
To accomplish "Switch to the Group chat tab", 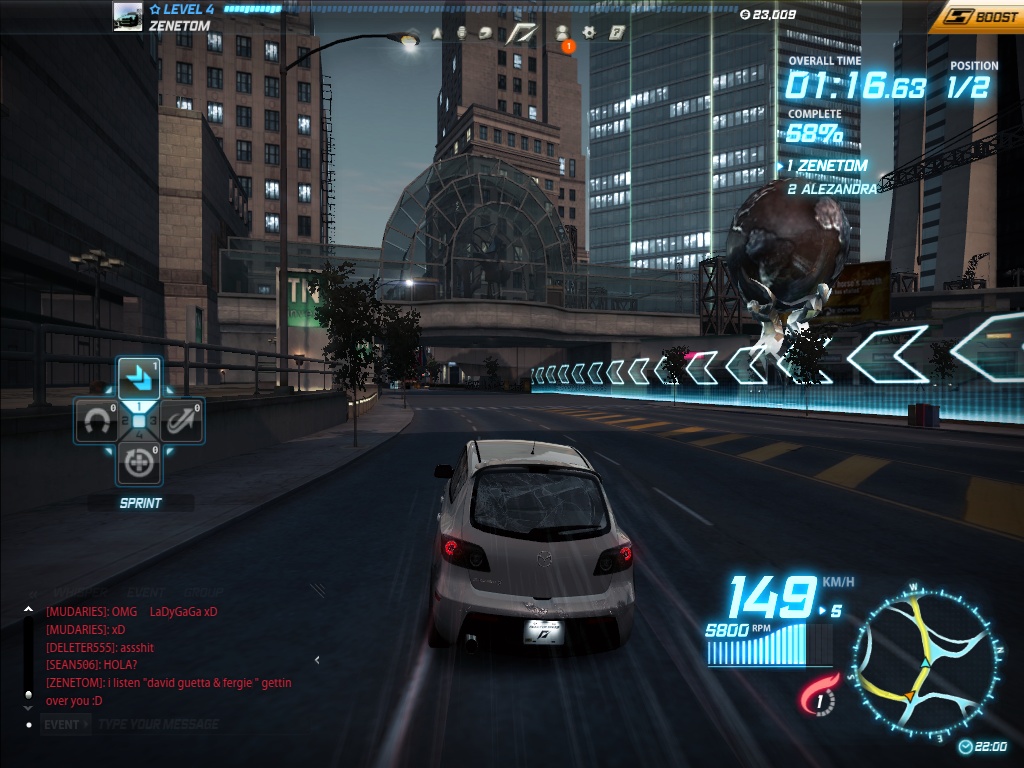I will tap(202, 592).
